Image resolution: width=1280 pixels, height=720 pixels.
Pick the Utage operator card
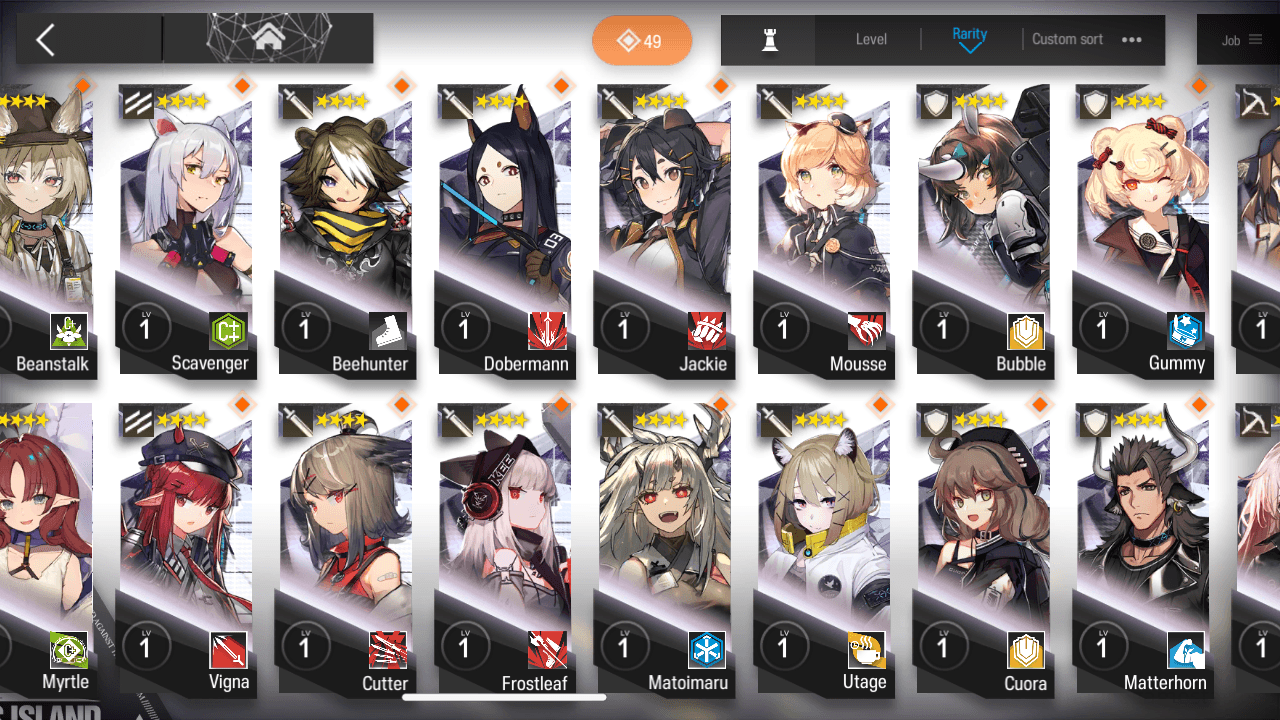click(824, 550)
